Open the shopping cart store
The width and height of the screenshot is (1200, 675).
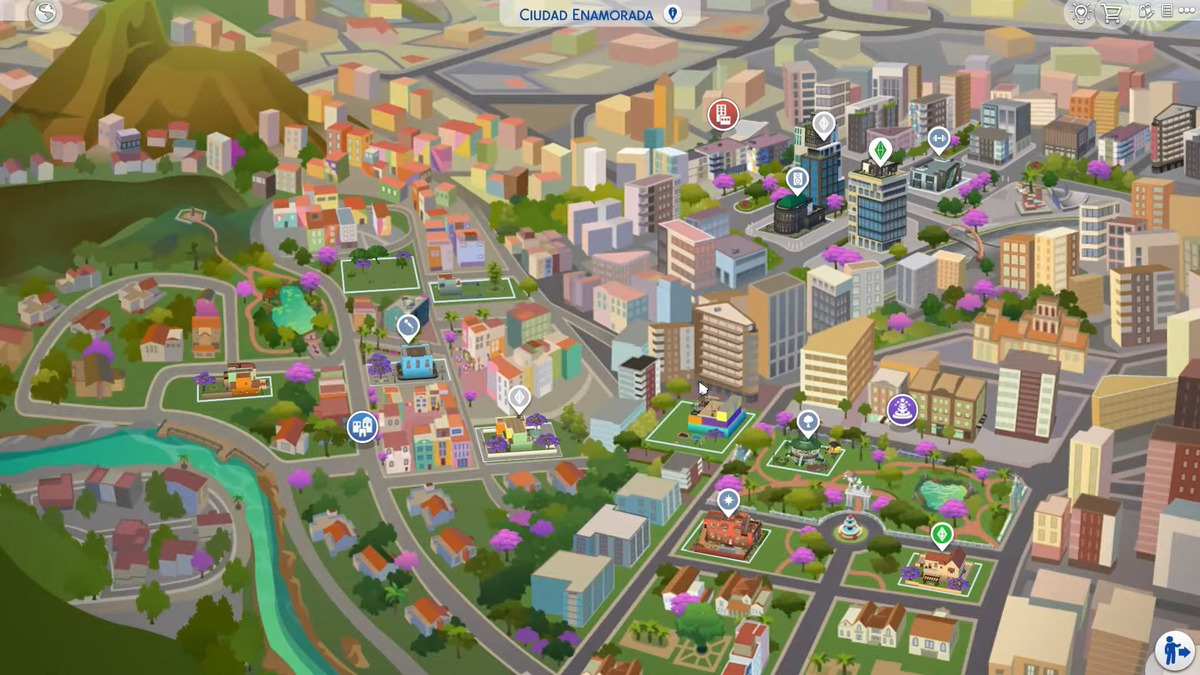[1111, 13]
